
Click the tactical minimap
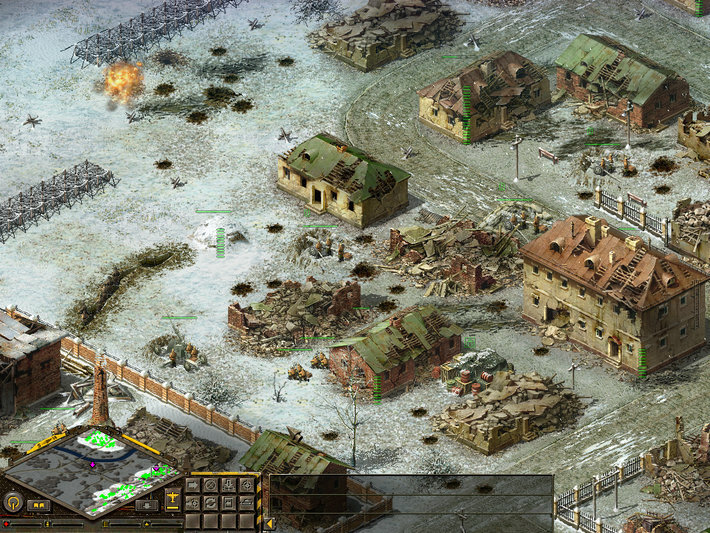coord(93,469)
